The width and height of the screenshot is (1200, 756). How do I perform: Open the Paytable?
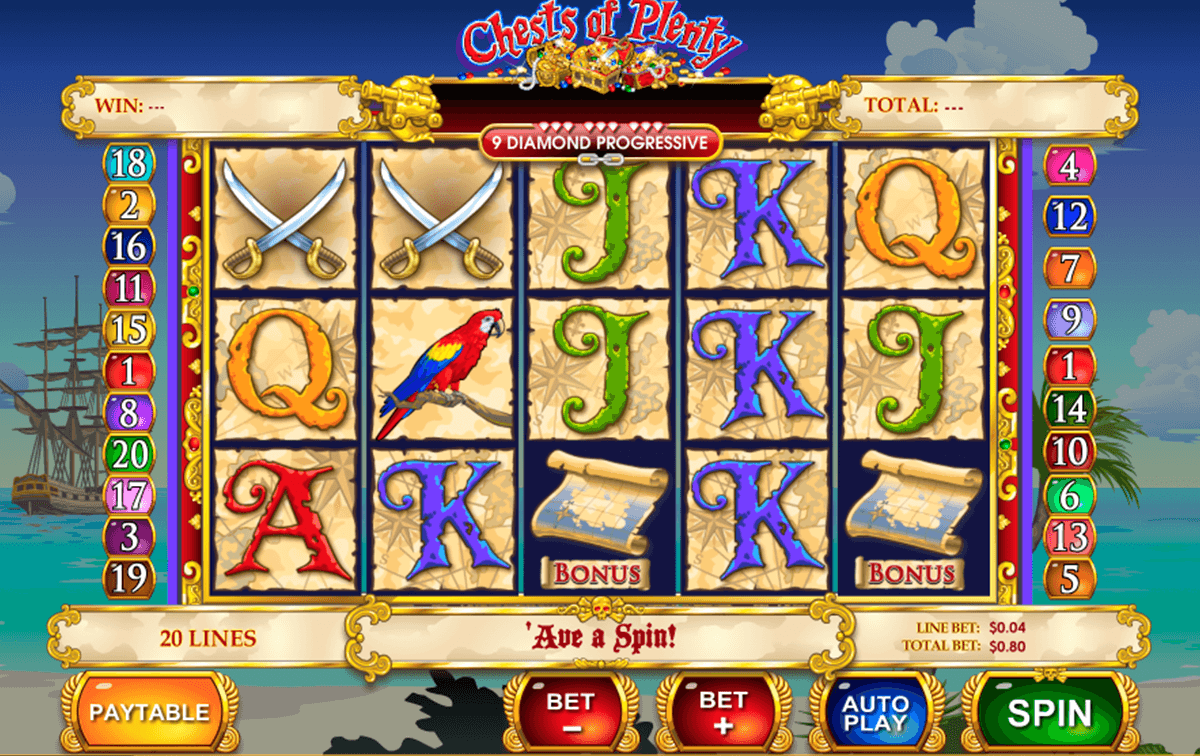[149, 712]
